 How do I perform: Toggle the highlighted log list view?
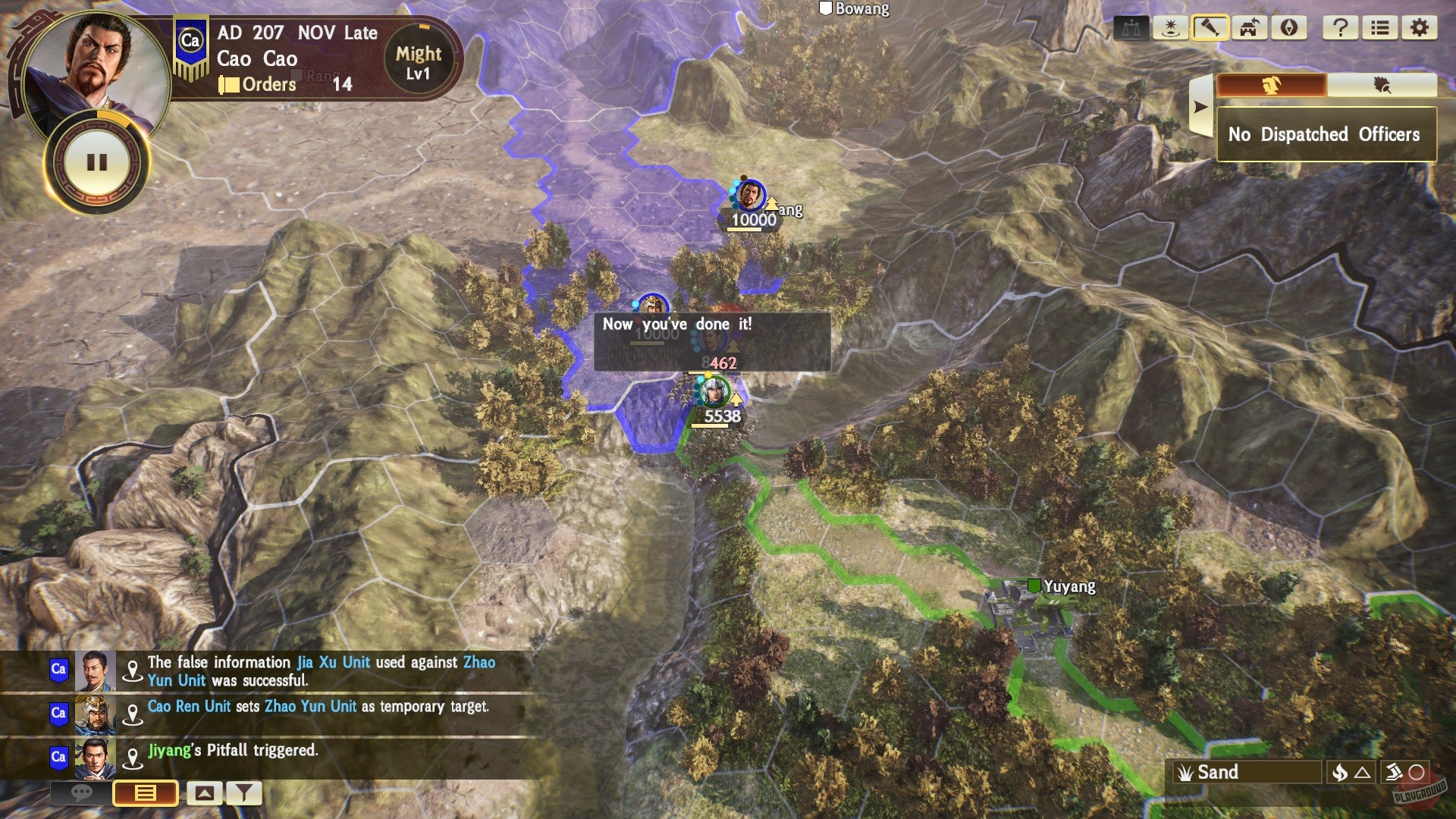[x=144, y=794]
